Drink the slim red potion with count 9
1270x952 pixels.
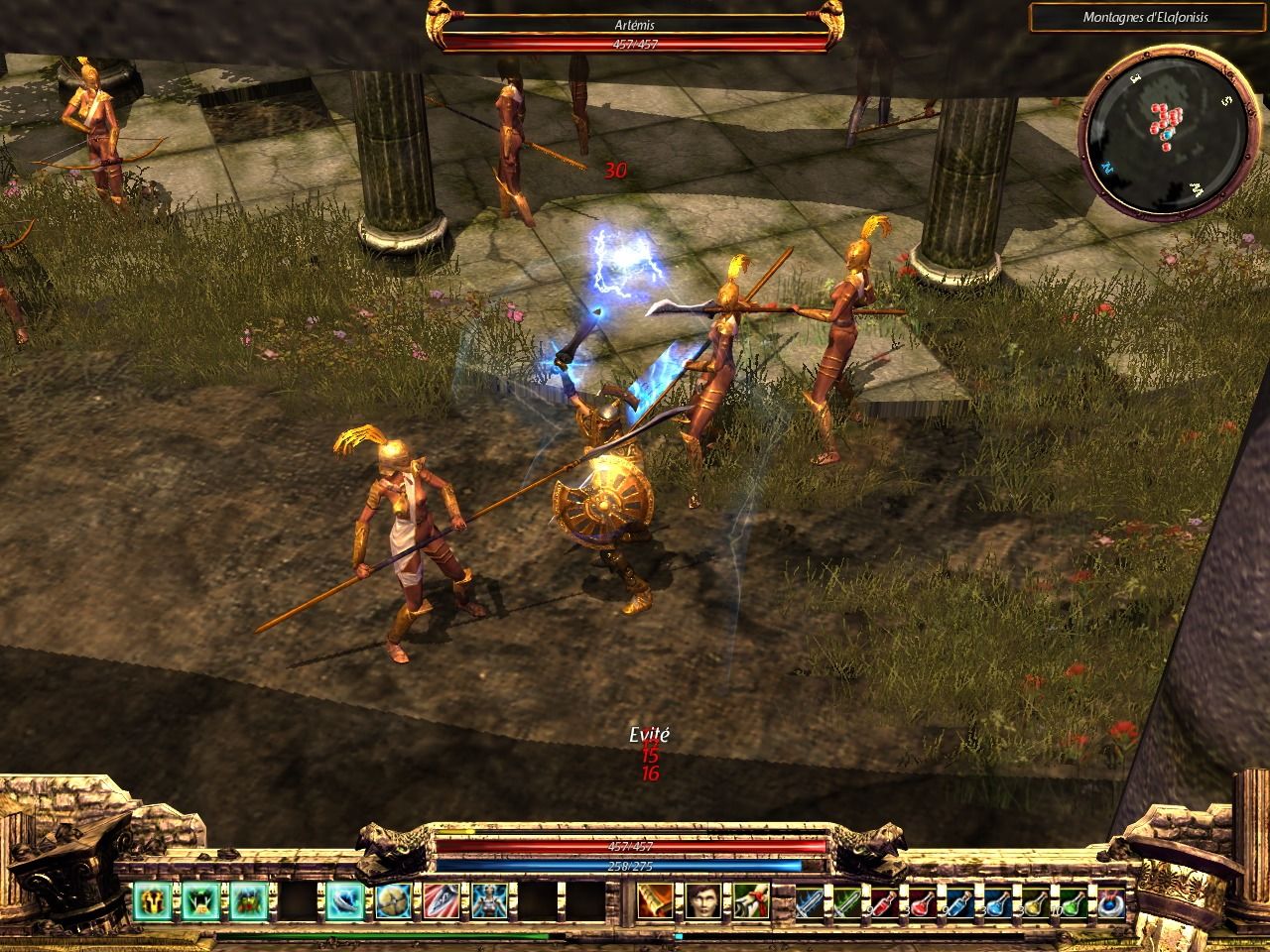coord(886,900)
